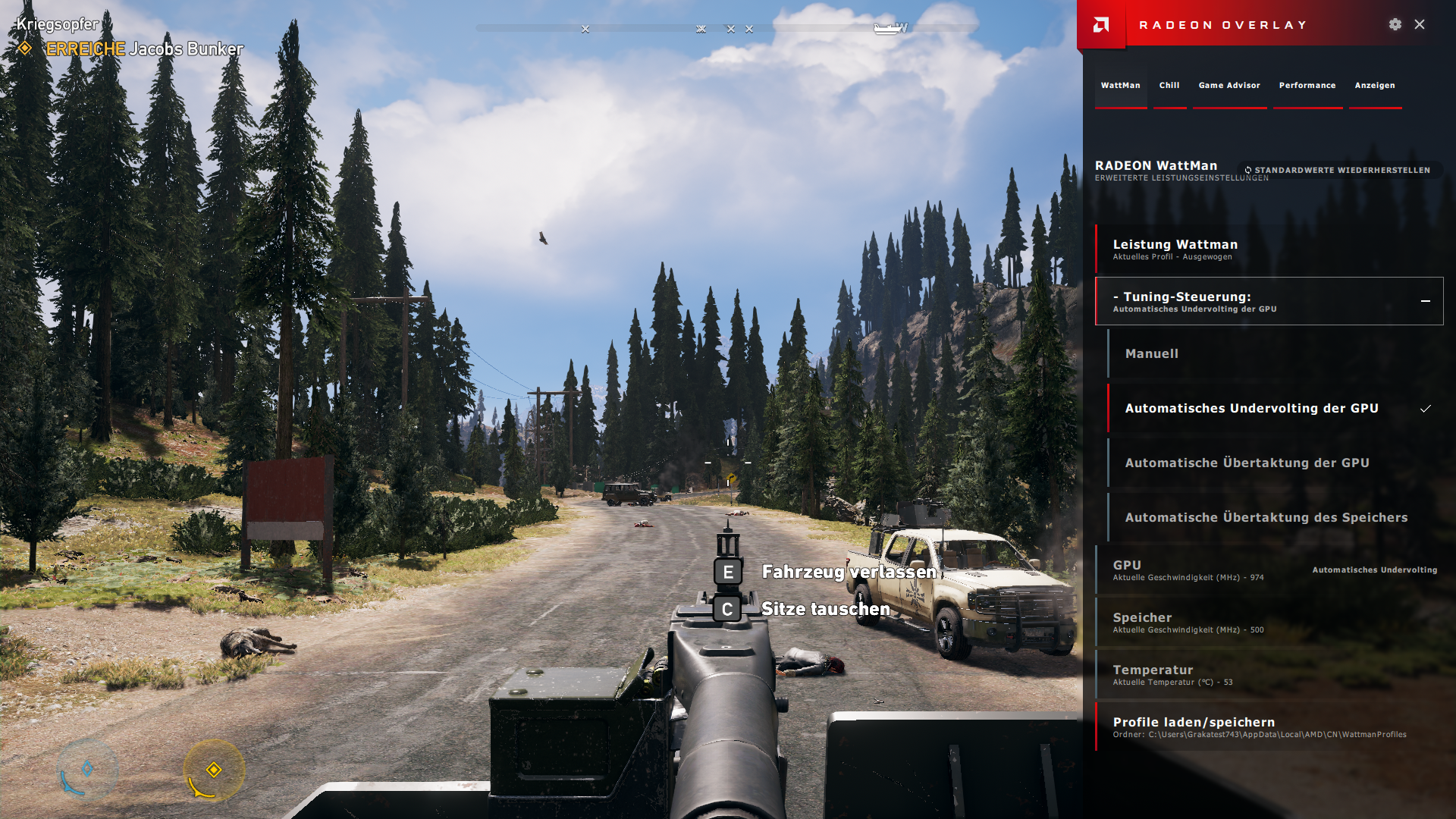This screenshot has width=1456, height=819.
Task: Open Profile laden/speichern
Action: point(1268,726)
